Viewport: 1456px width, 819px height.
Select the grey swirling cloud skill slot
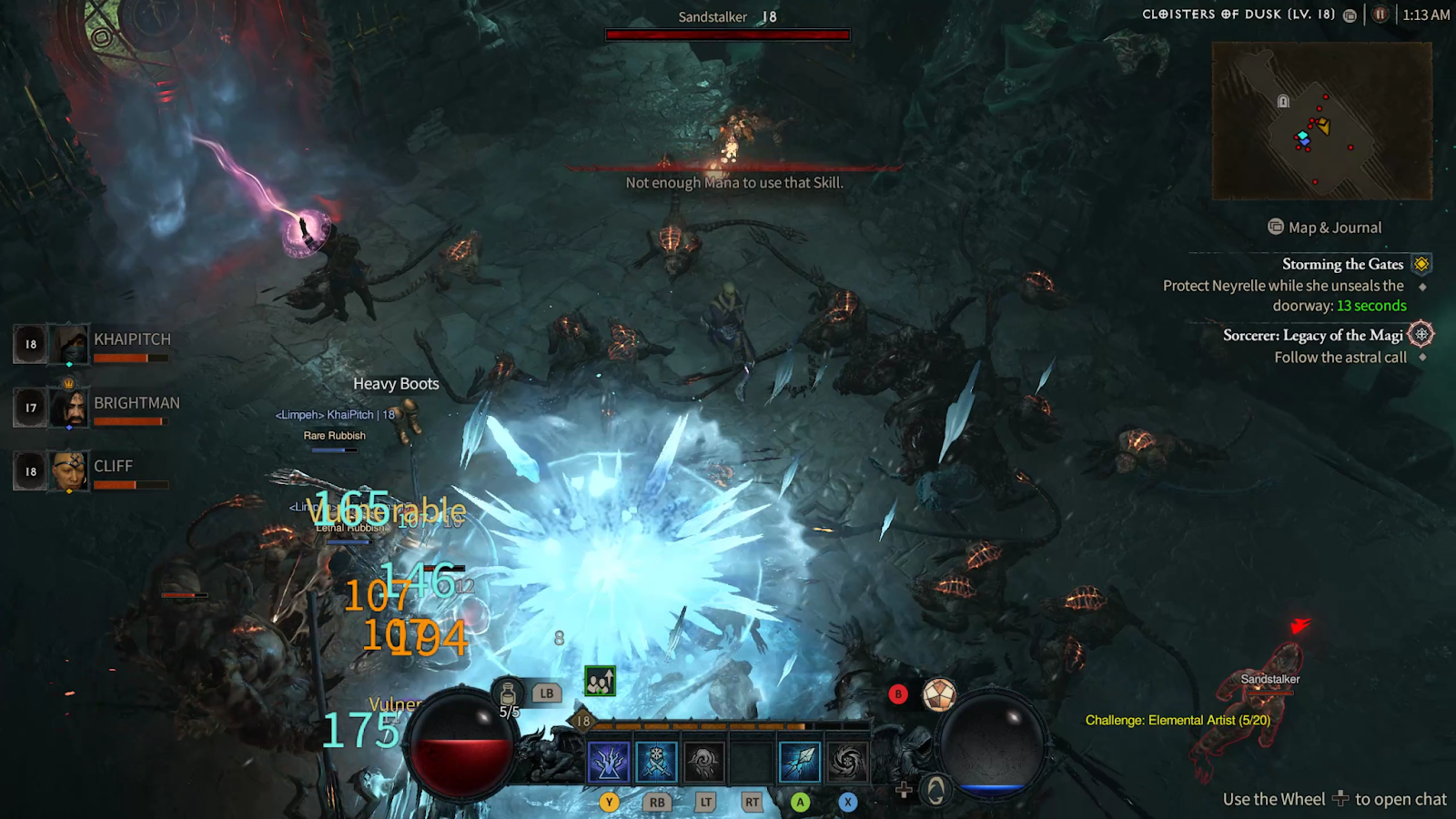703,762
